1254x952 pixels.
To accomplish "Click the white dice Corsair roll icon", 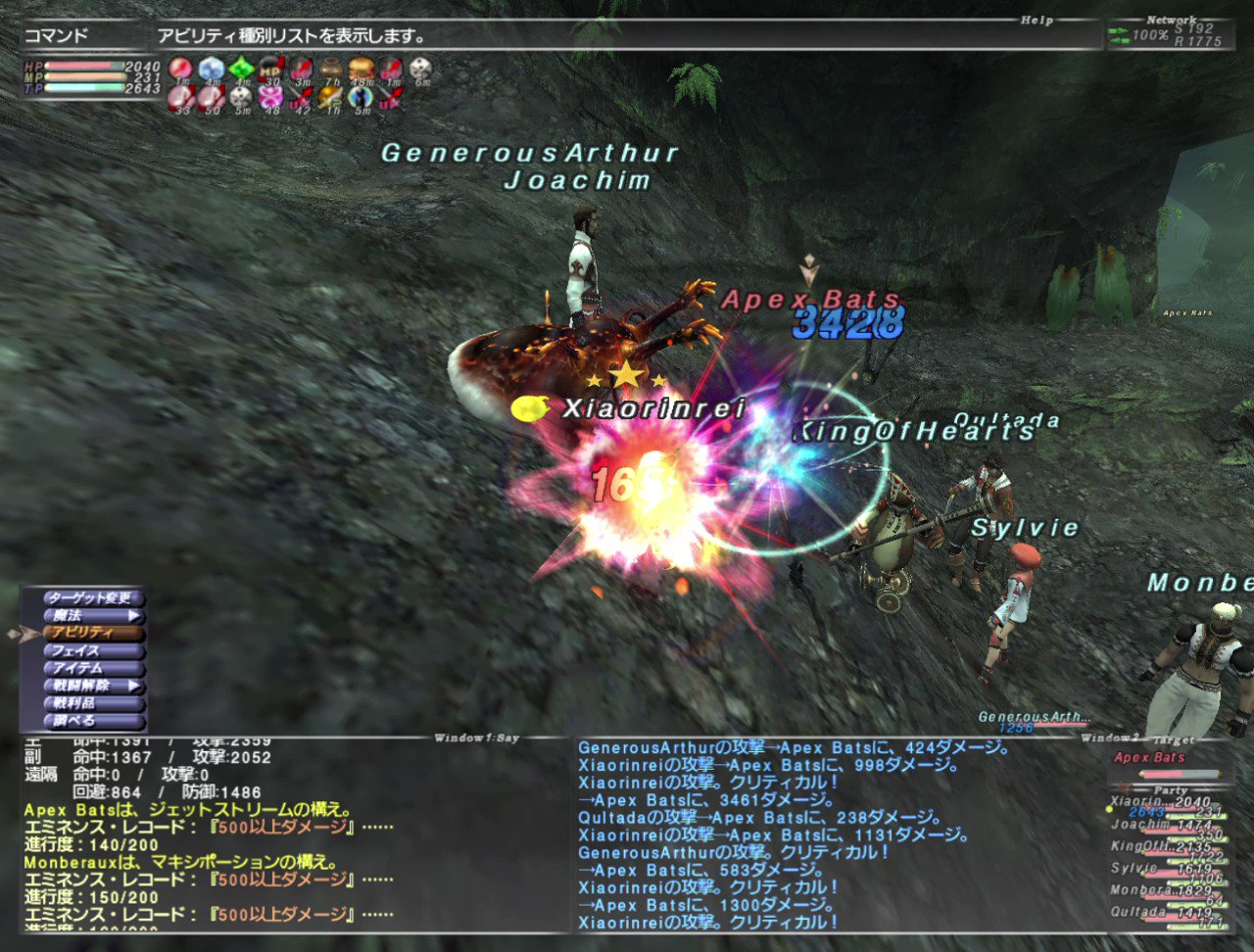I will click(419, 69).
